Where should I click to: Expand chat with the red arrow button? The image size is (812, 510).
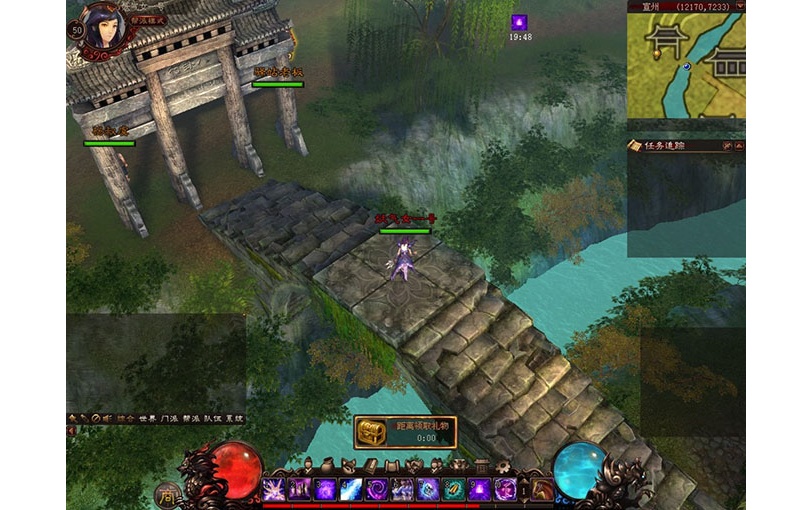pyautogui.click(x=71, y=430)
